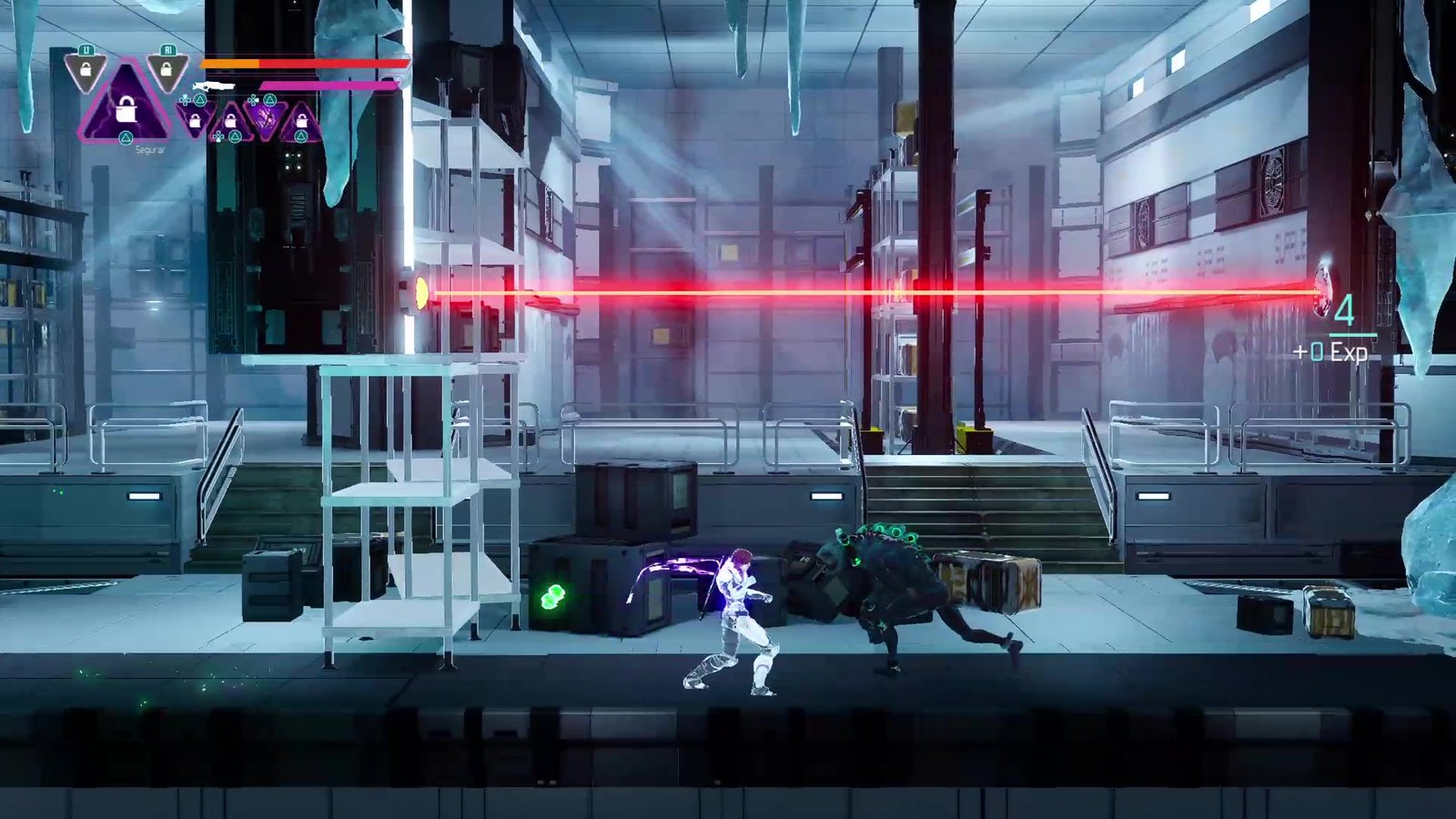Click the locked L1 skill slot

coord(86,70)
